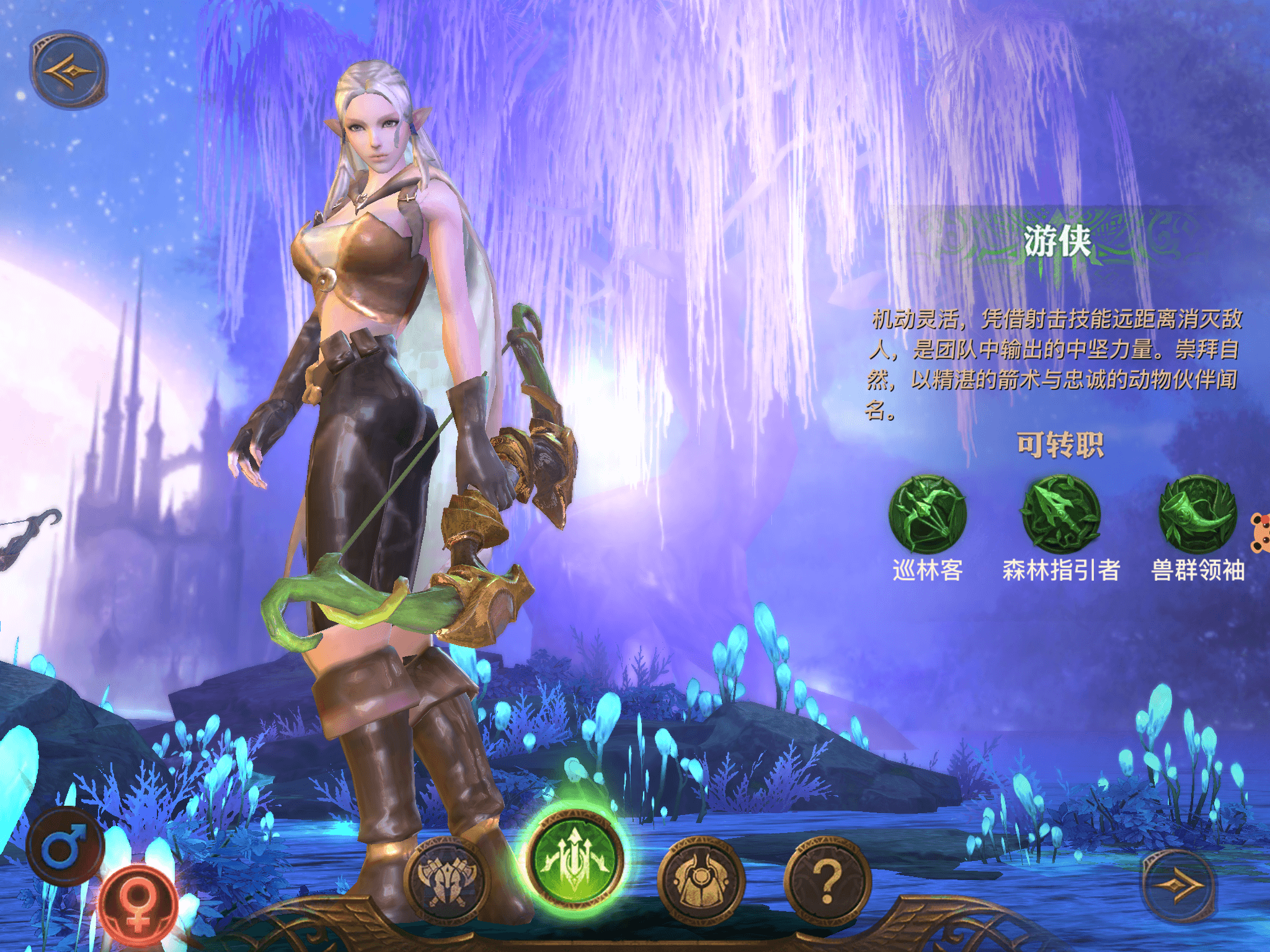Choose the armored robe class icon

(701, 879)
